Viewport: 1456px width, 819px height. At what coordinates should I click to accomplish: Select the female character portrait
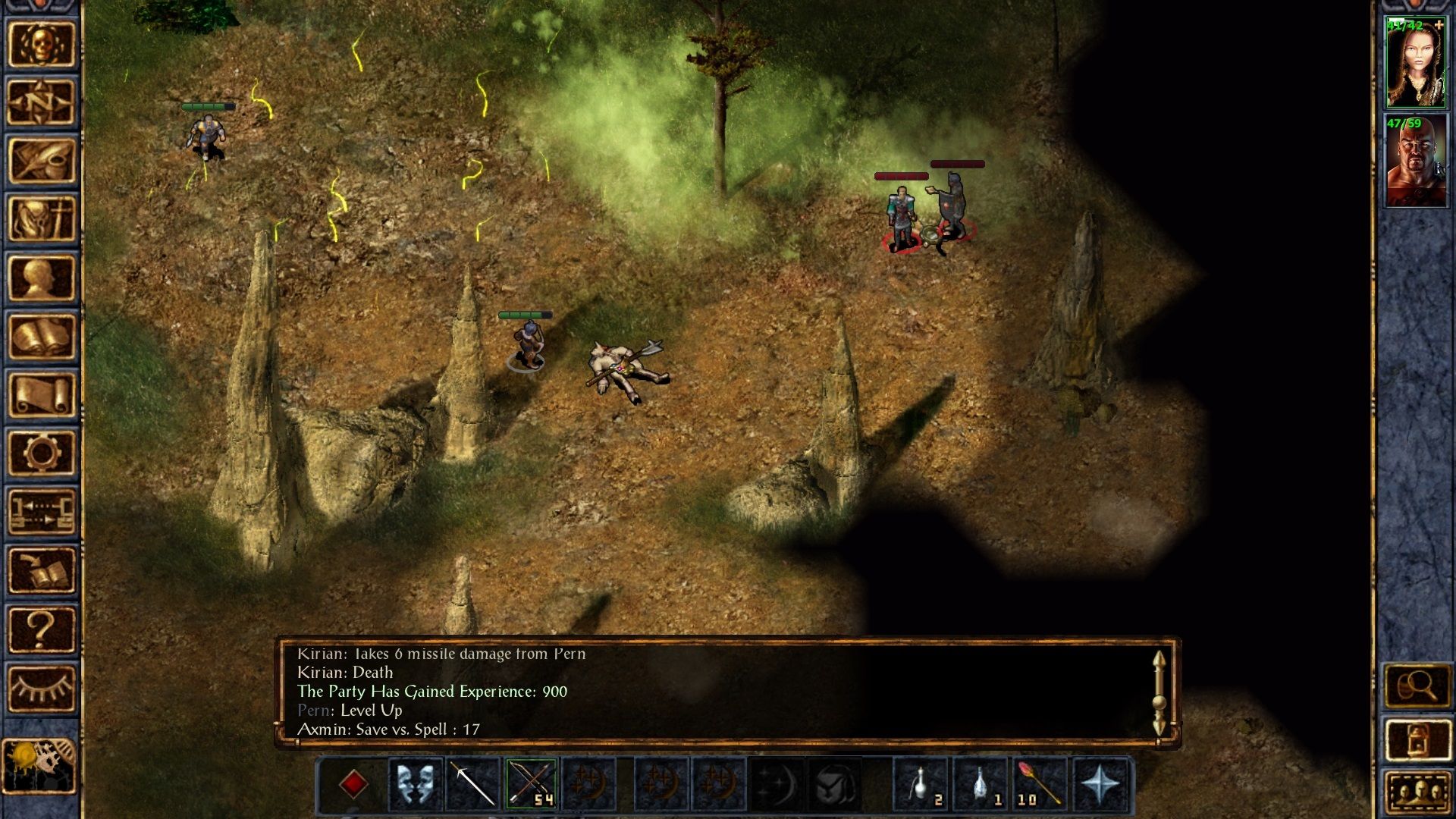pos(1416,64)
